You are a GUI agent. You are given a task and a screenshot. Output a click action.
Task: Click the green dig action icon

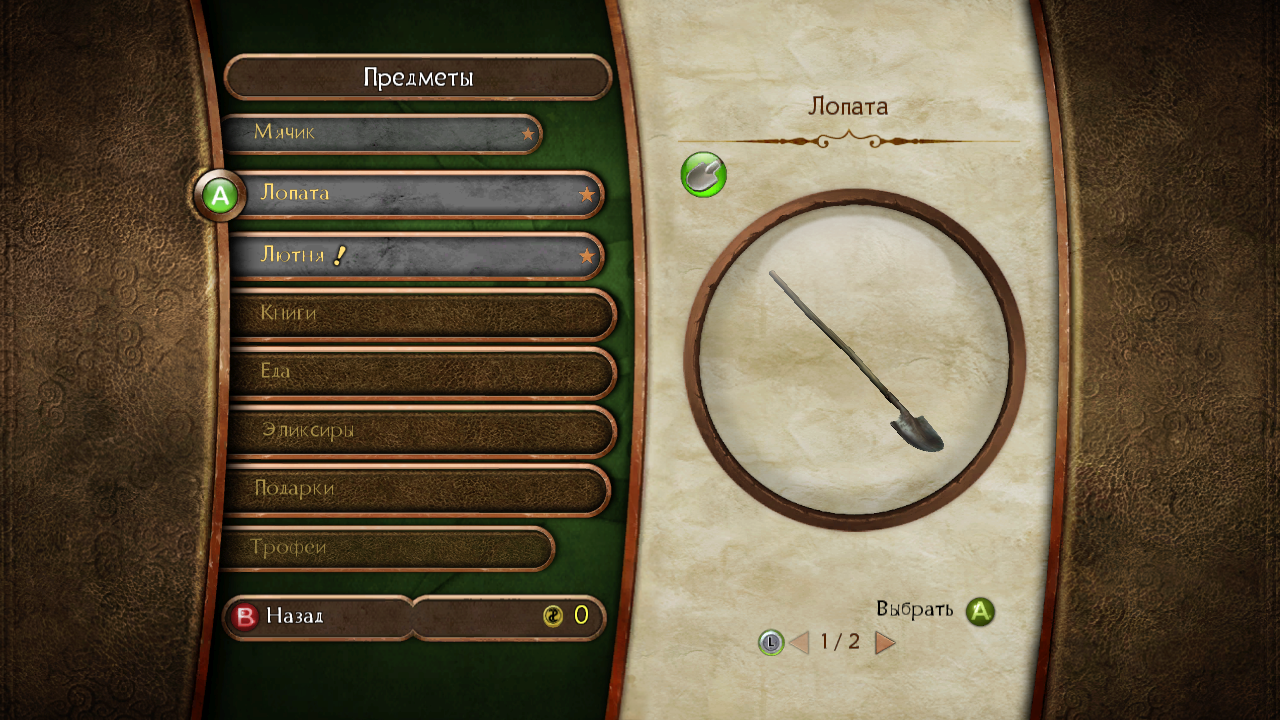tap(703, 175)
